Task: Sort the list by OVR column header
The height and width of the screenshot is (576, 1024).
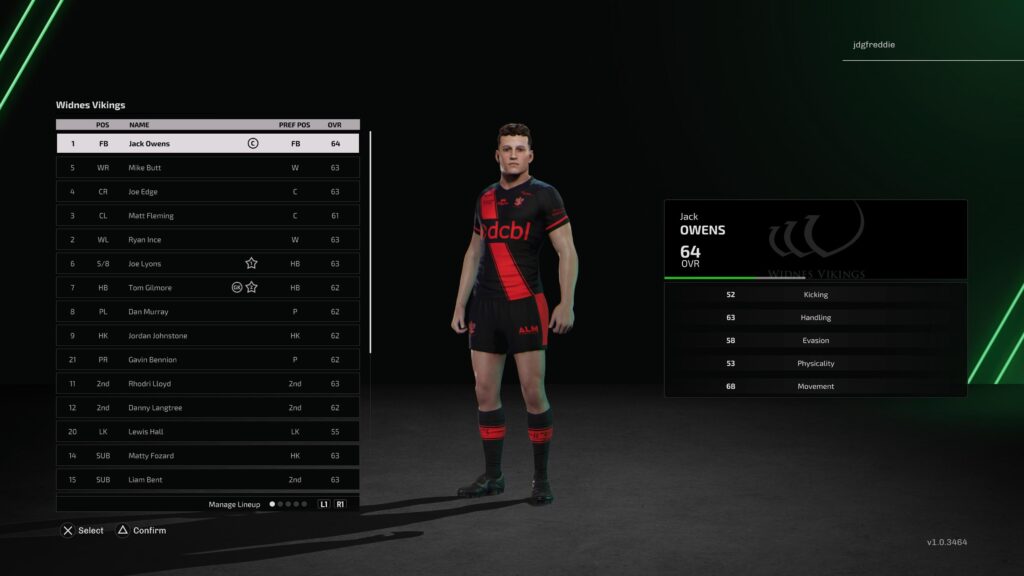Action: tap(335, 125)
